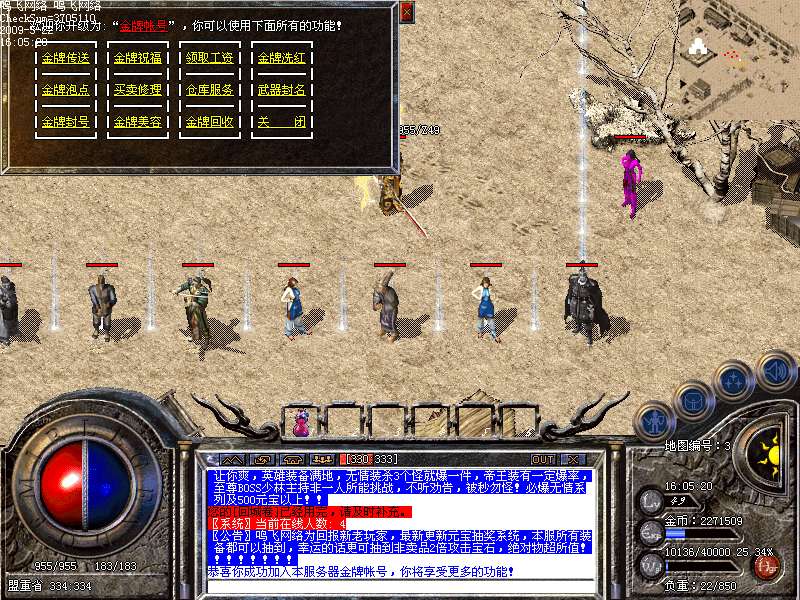
Task: Choose the 金牌封号 option
Action: (x=65, y=122)
